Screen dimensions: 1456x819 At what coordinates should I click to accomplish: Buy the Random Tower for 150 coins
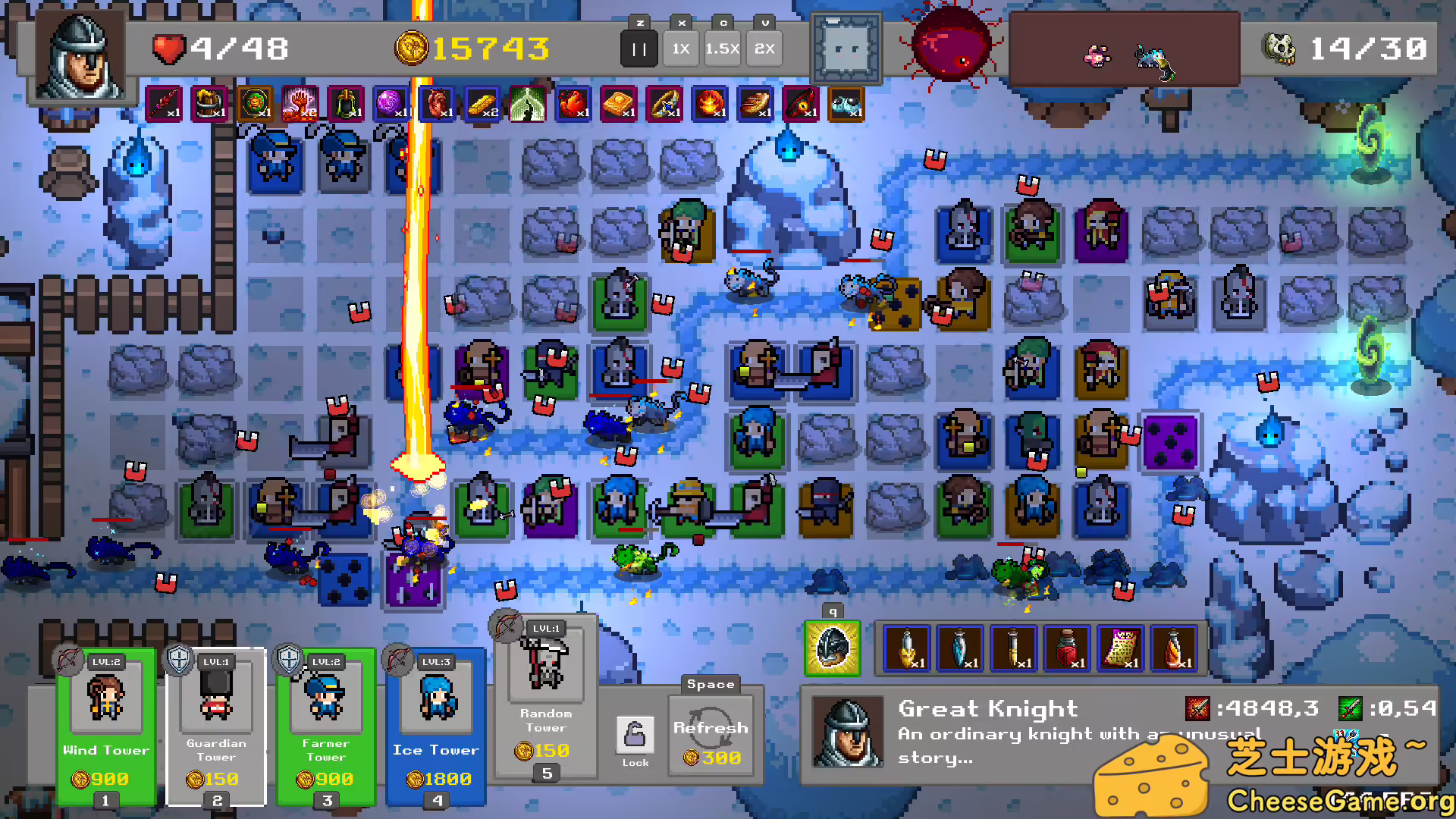[x=544, y=698]
